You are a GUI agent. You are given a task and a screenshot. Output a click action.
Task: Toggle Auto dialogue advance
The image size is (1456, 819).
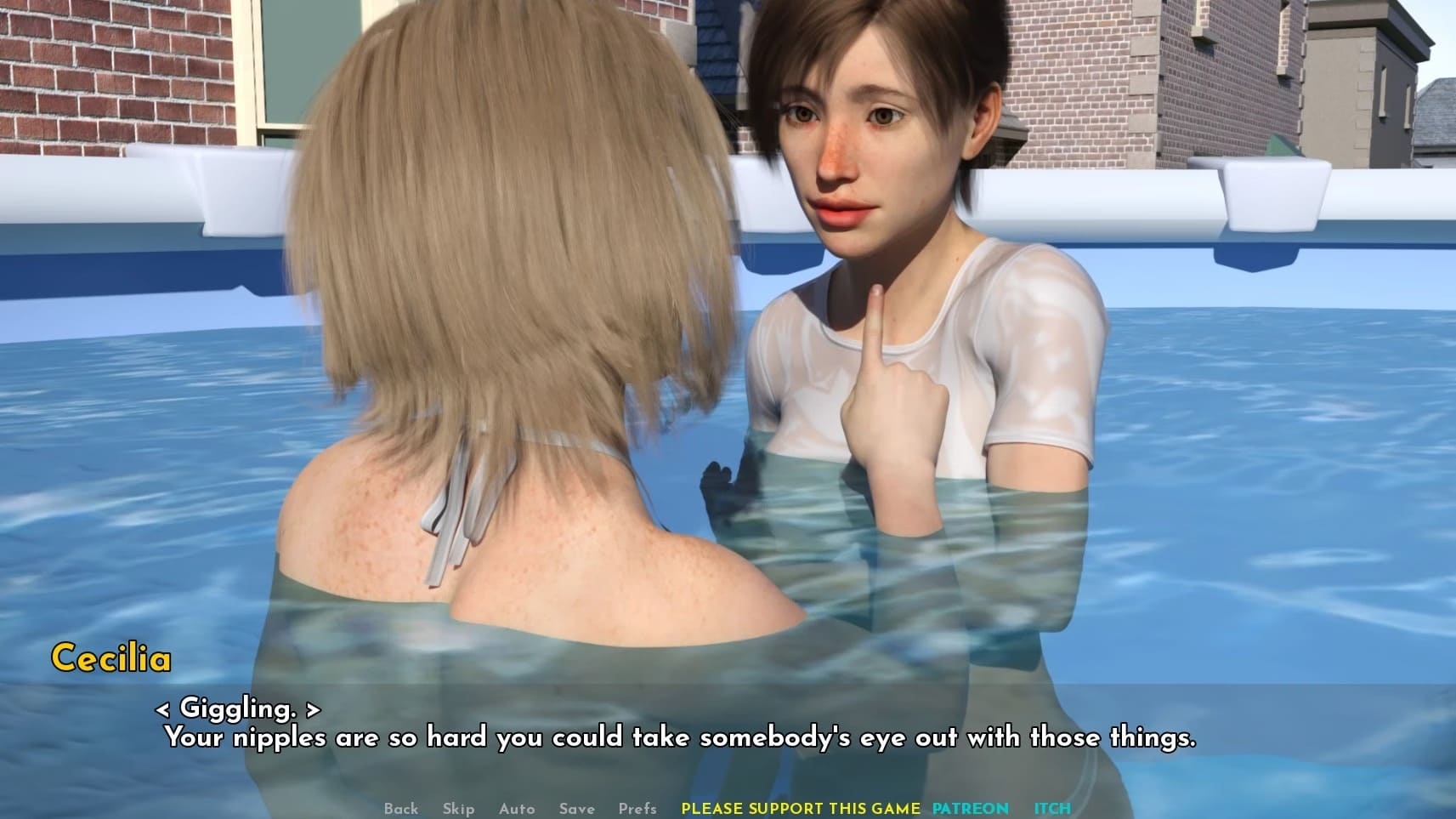517,809
